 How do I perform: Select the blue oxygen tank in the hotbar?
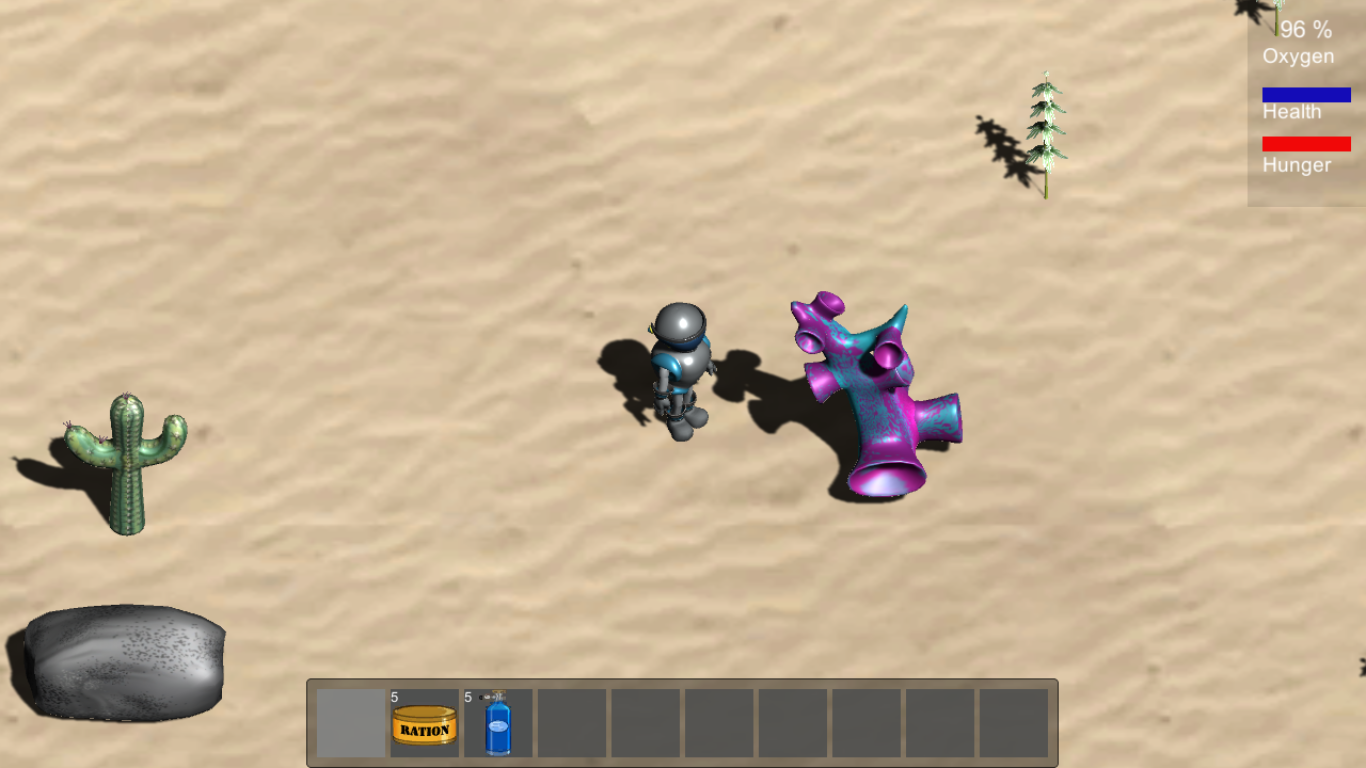496,727
